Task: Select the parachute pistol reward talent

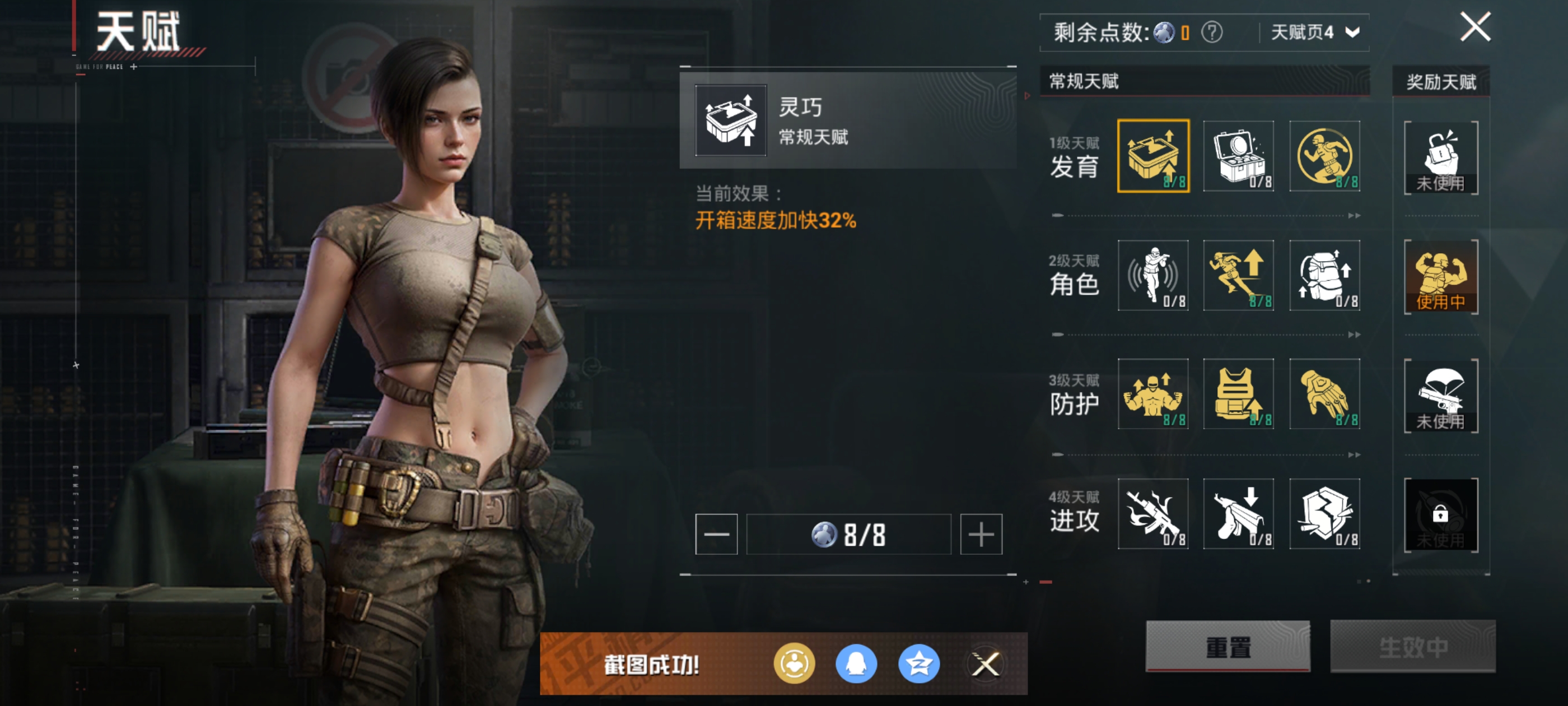Action: 1440,396
